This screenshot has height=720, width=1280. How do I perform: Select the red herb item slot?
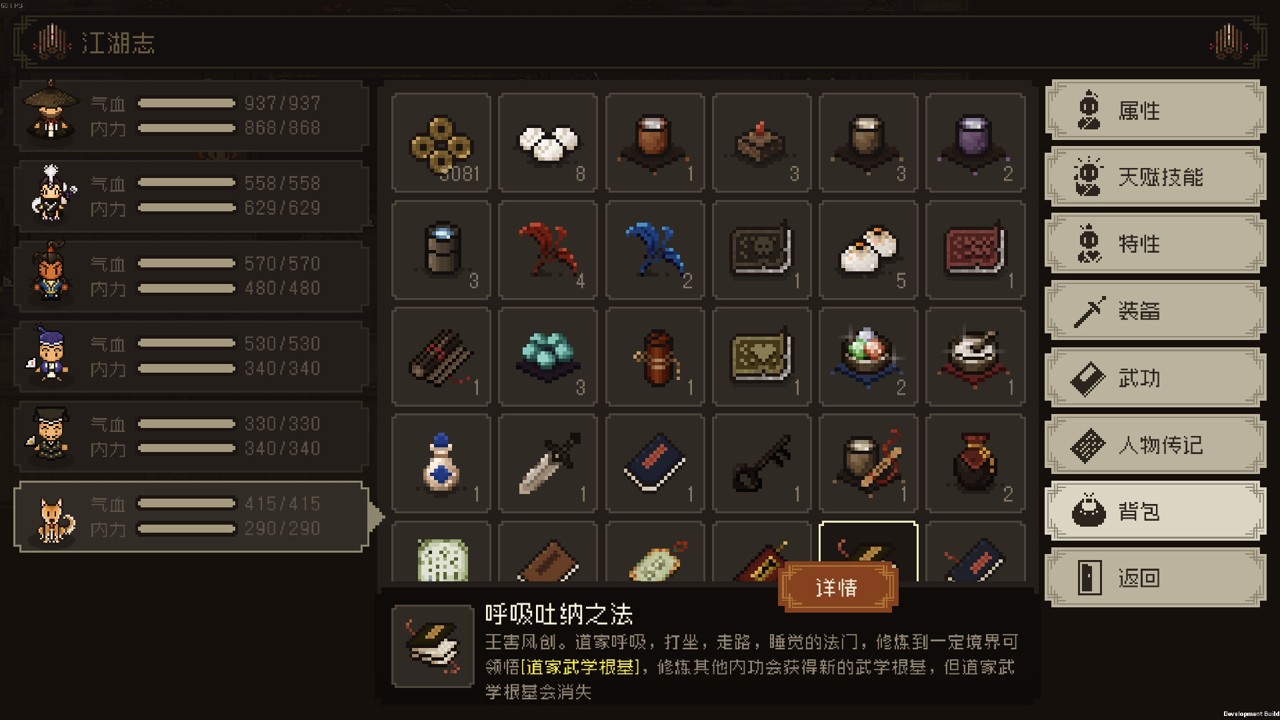[x=548, y=249]
